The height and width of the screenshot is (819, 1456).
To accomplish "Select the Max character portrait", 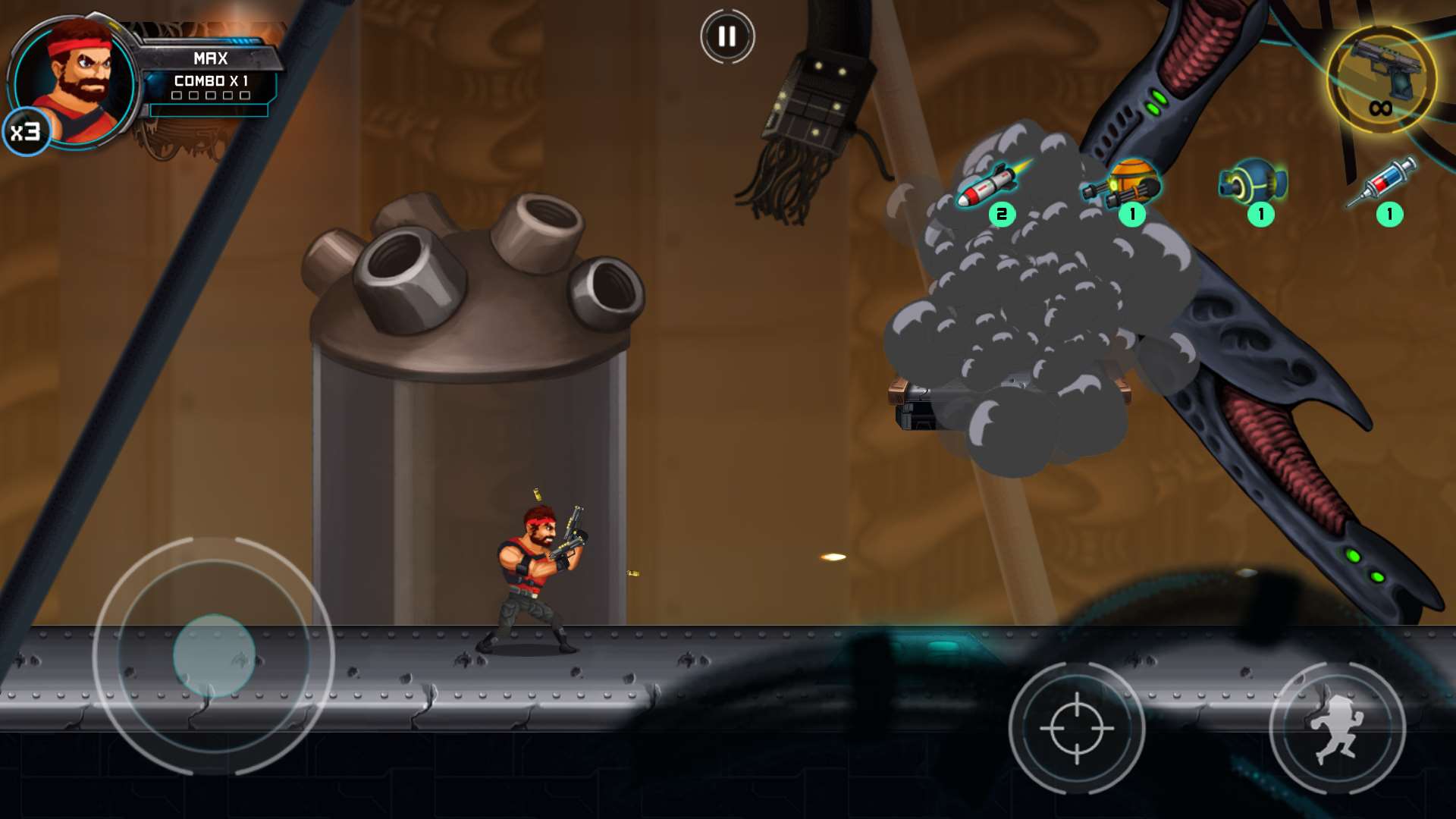I will point(76,82).
